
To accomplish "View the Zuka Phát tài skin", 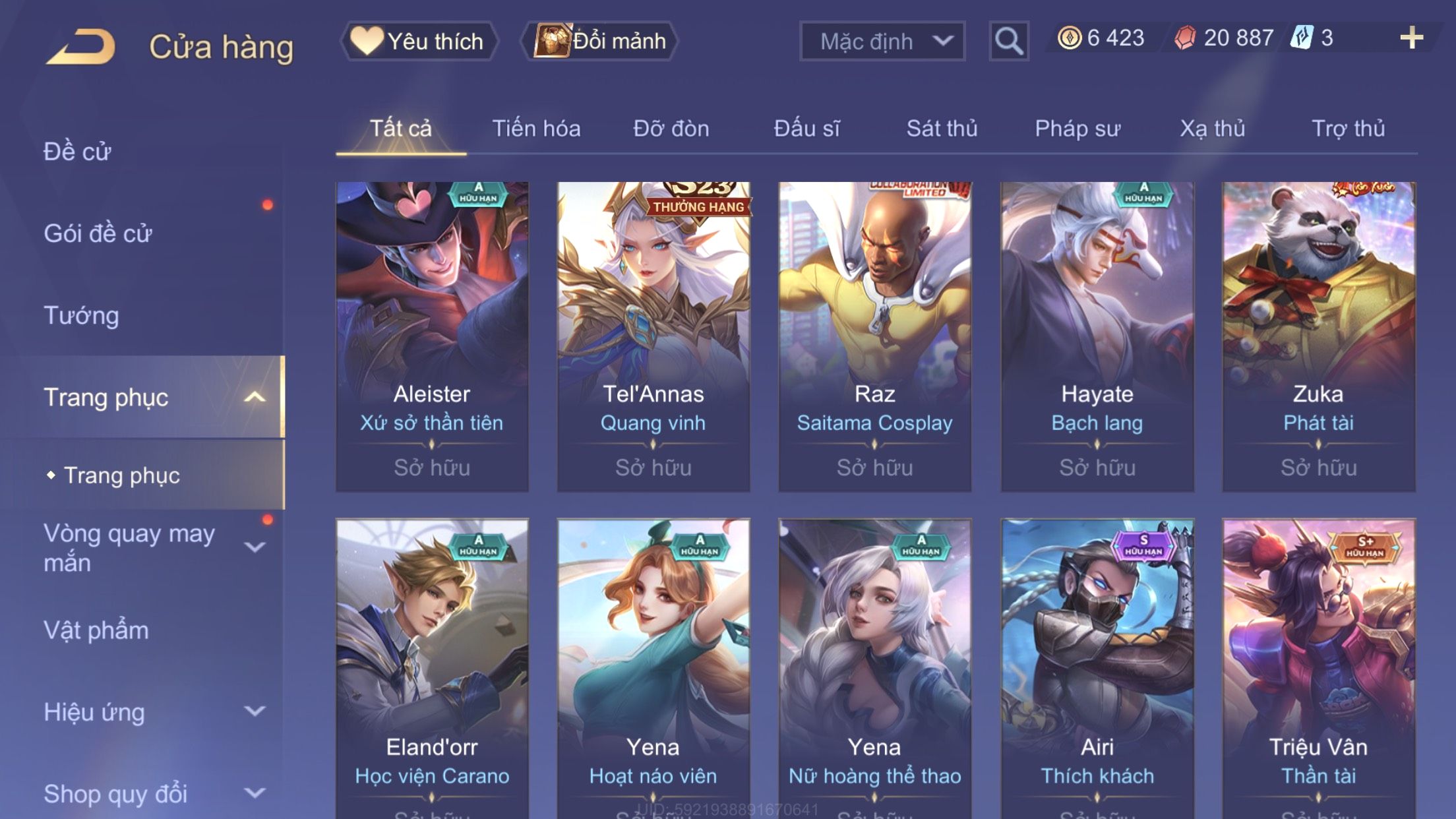I will point(1318,336).
